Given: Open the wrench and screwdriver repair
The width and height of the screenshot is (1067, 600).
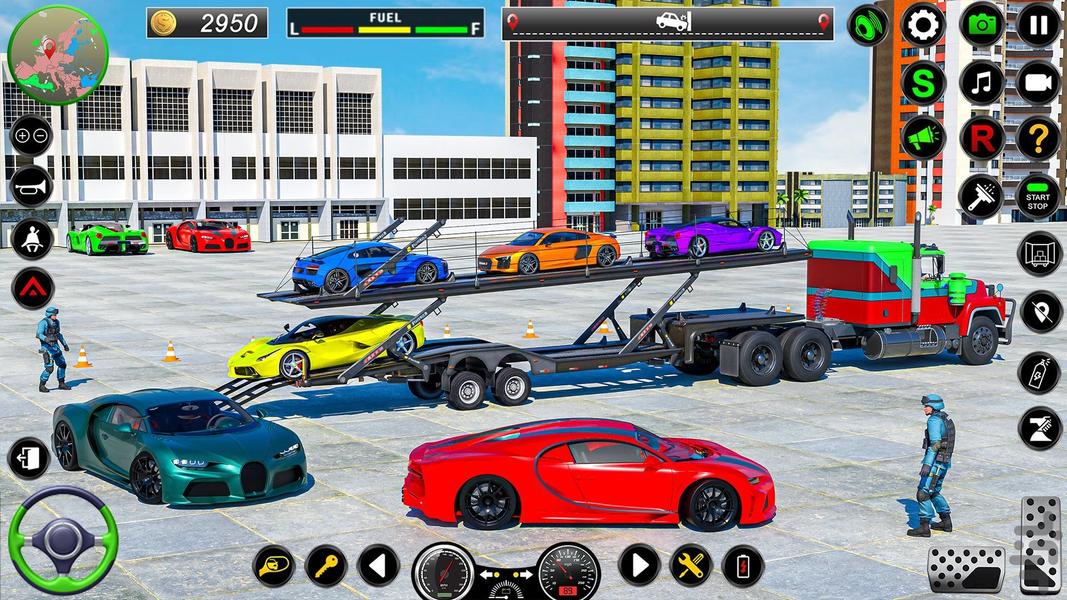Looking at the screenshot, I should (691, 566).
